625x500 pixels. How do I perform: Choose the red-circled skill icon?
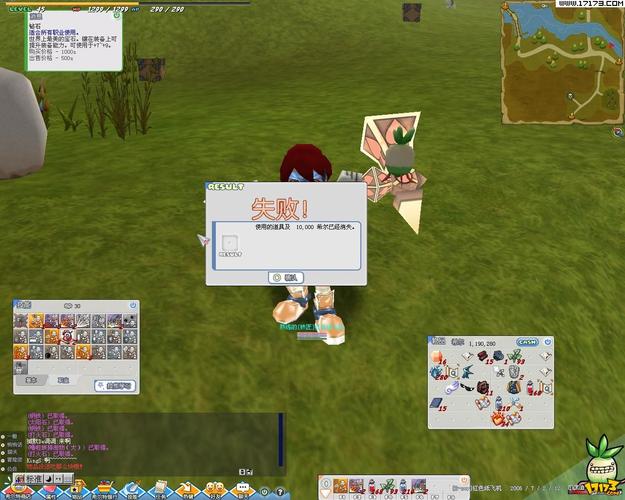tap(66, 336)
